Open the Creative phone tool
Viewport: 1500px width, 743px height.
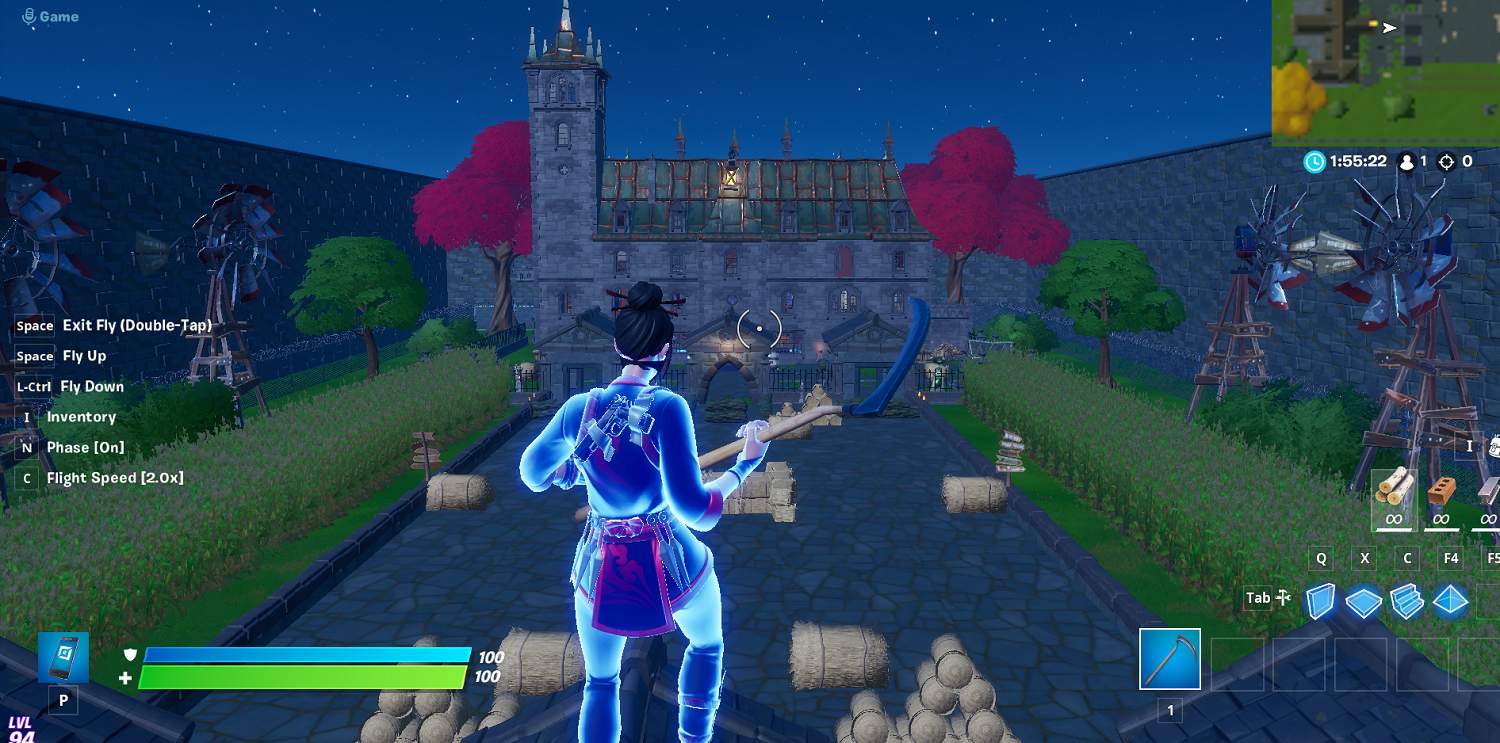(x=64, y=657)
